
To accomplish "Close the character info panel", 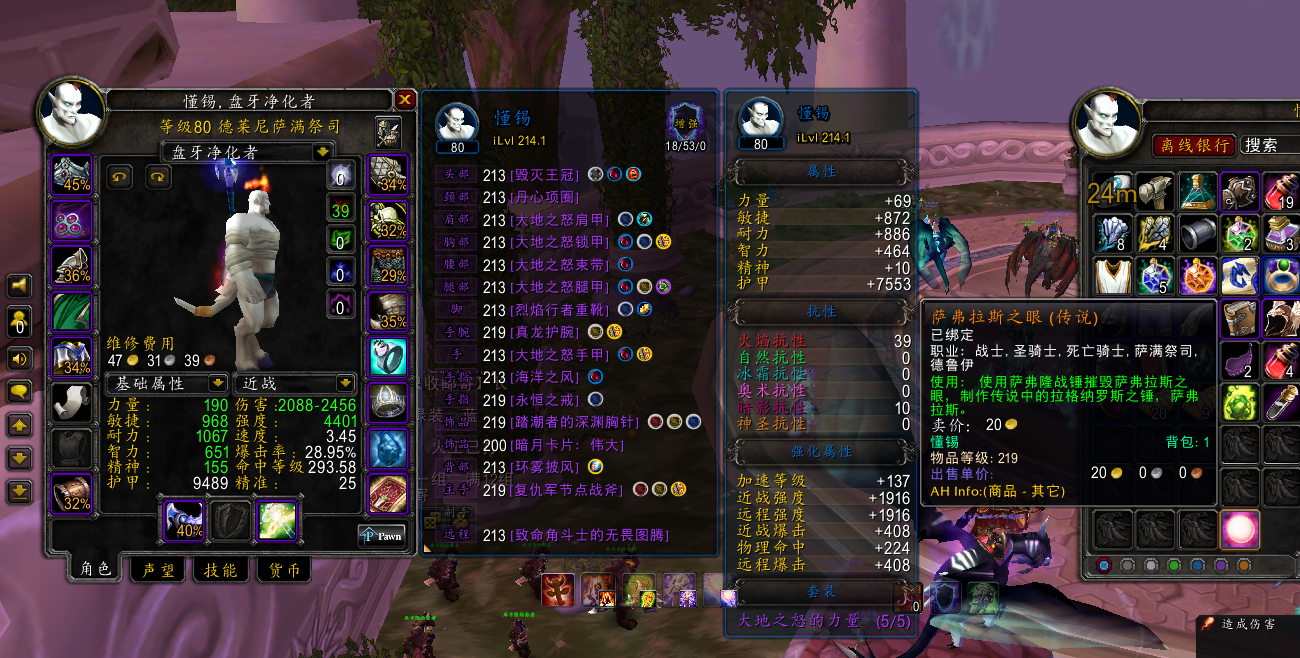I will 405,100.
